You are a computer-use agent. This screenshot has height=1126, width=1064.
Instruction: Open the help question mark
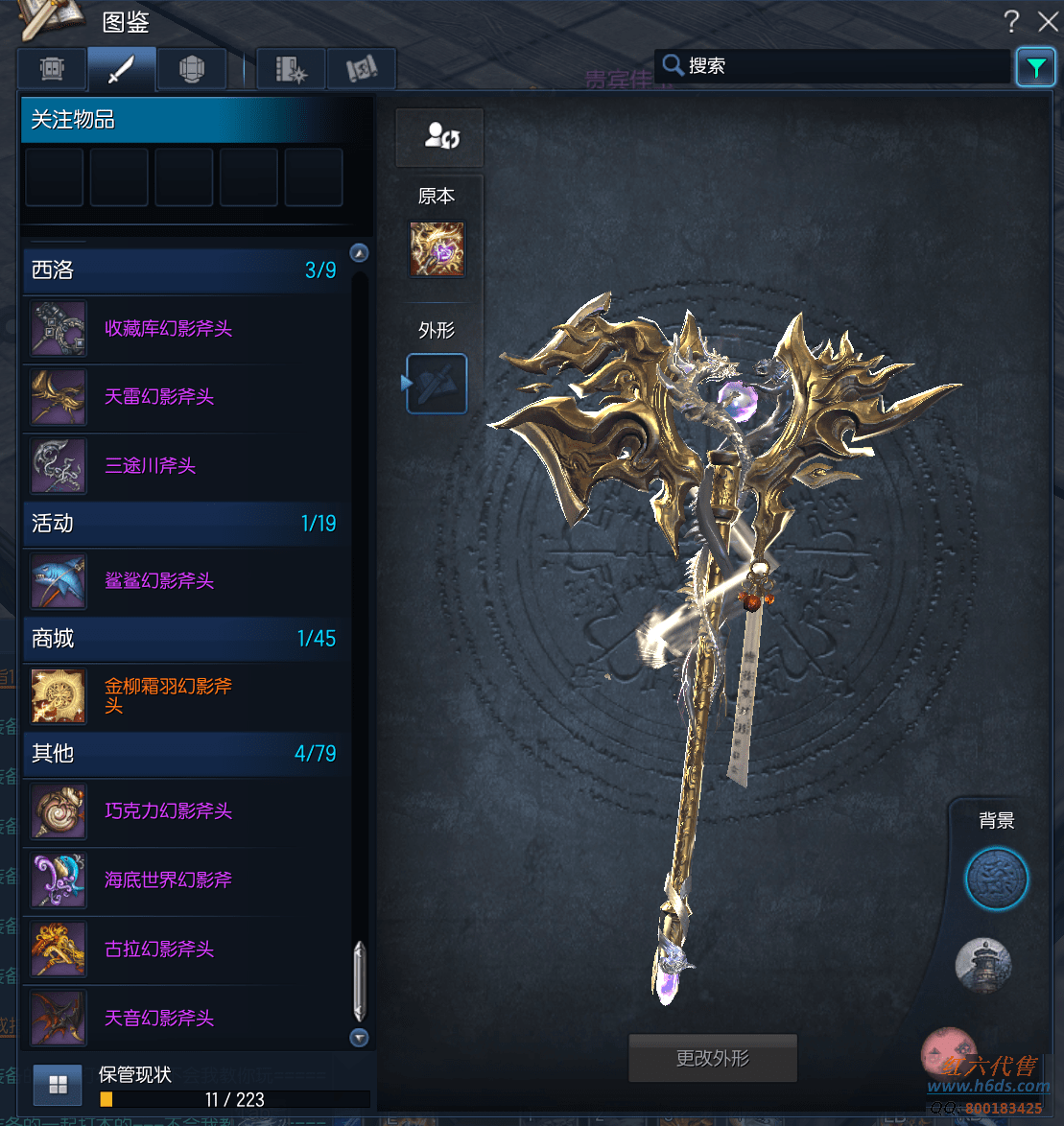click(1011, 22)
